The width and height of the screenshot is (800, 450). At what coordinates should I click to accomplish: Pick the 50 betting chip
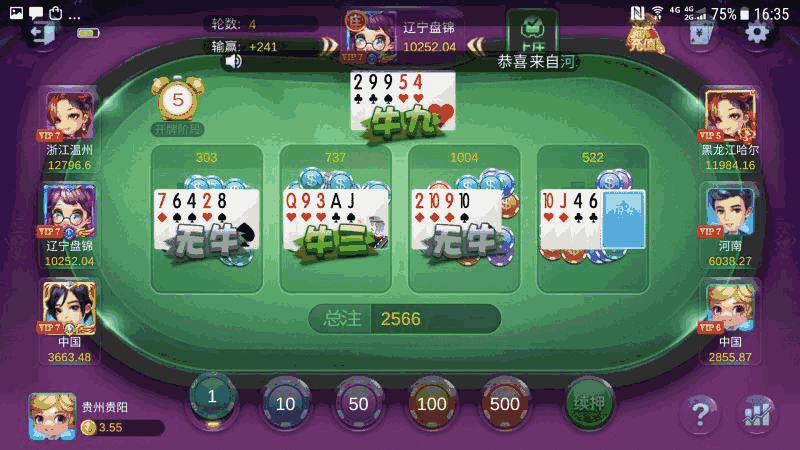point(359,403)
